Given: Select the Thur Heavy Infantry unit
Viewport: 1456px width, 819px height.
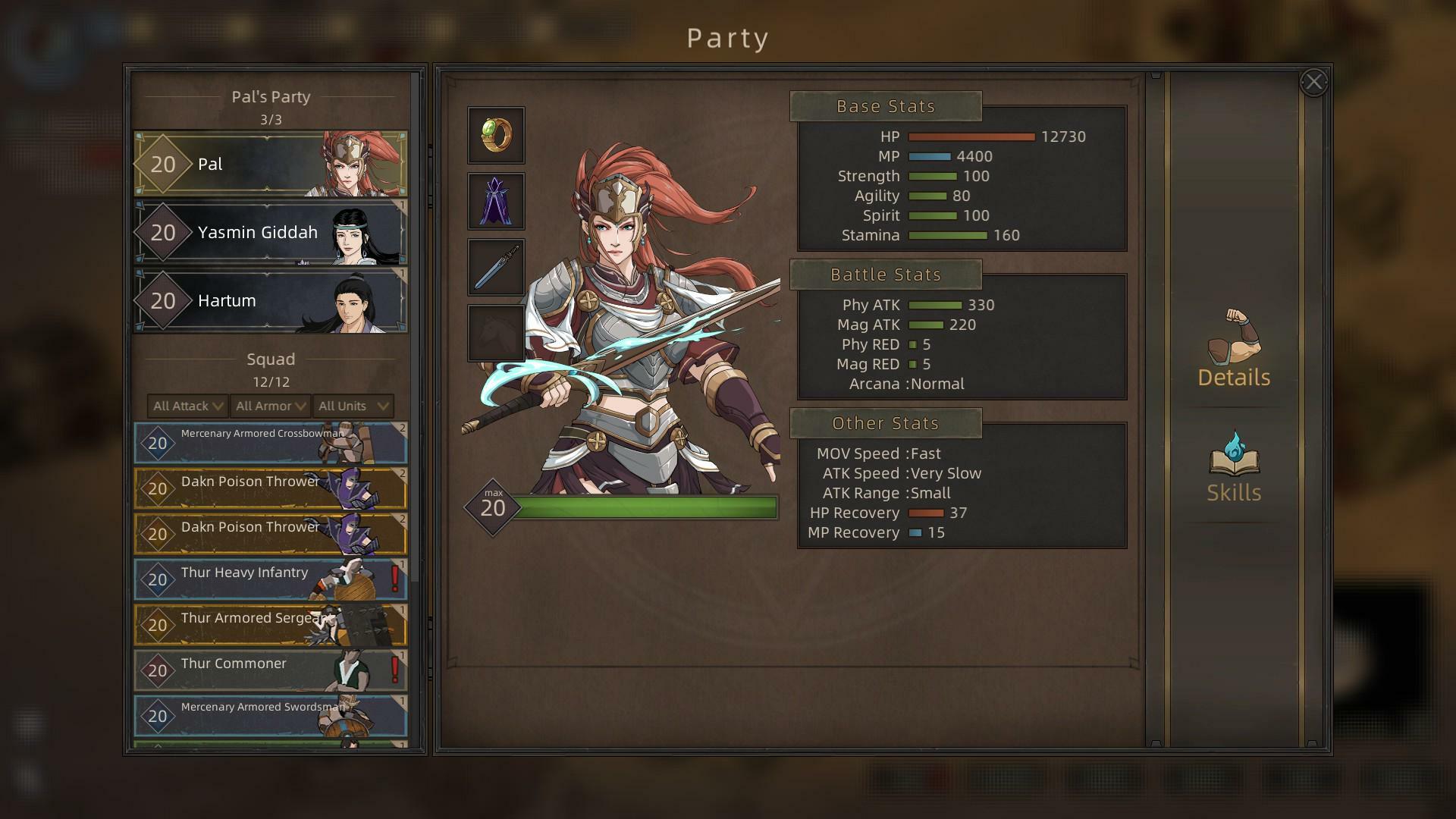Looking at the screenshot, I should coord(271,579).
